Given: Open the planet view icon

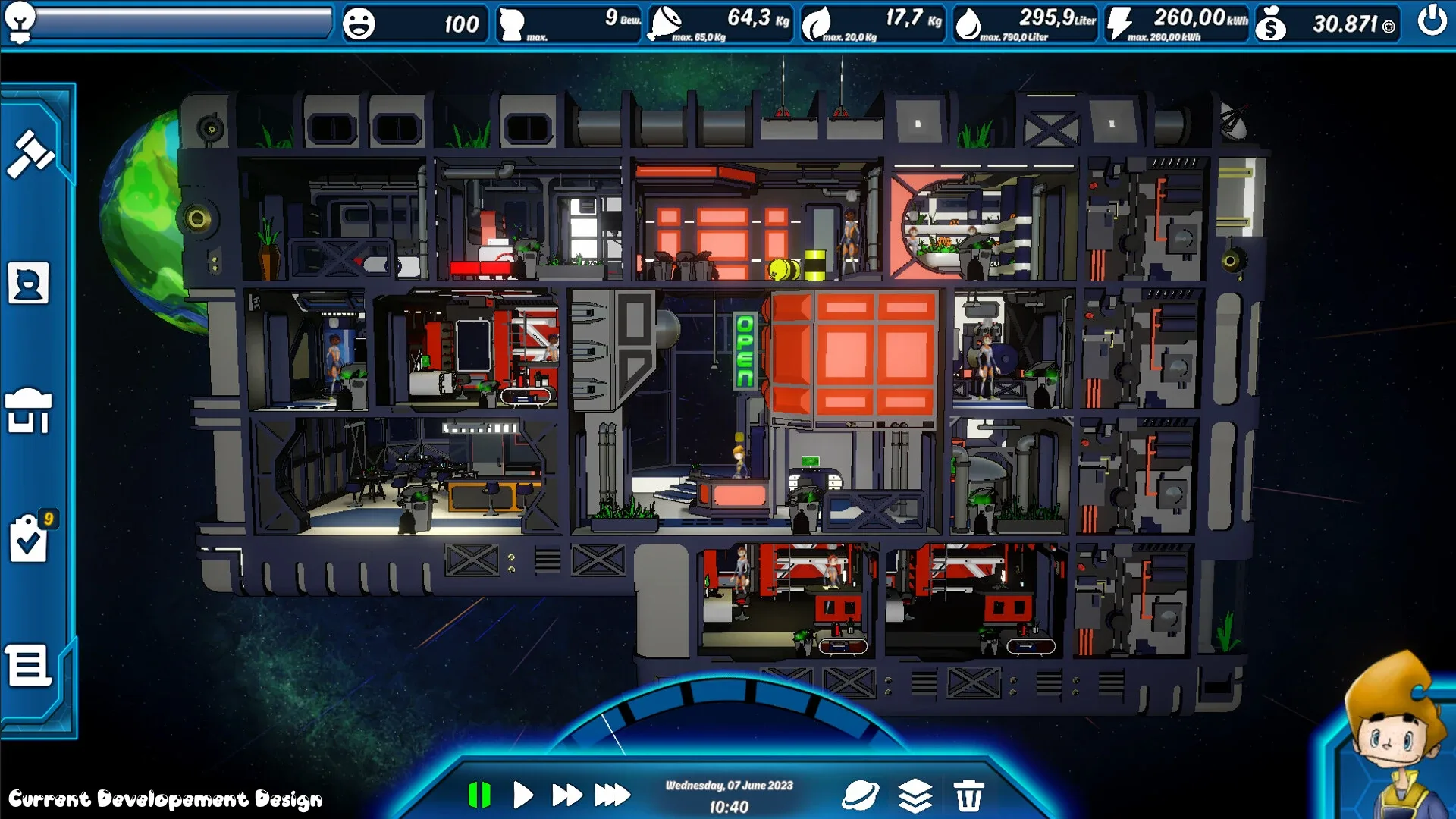Looking at the screenshot, I should click(x=861, y=795).
